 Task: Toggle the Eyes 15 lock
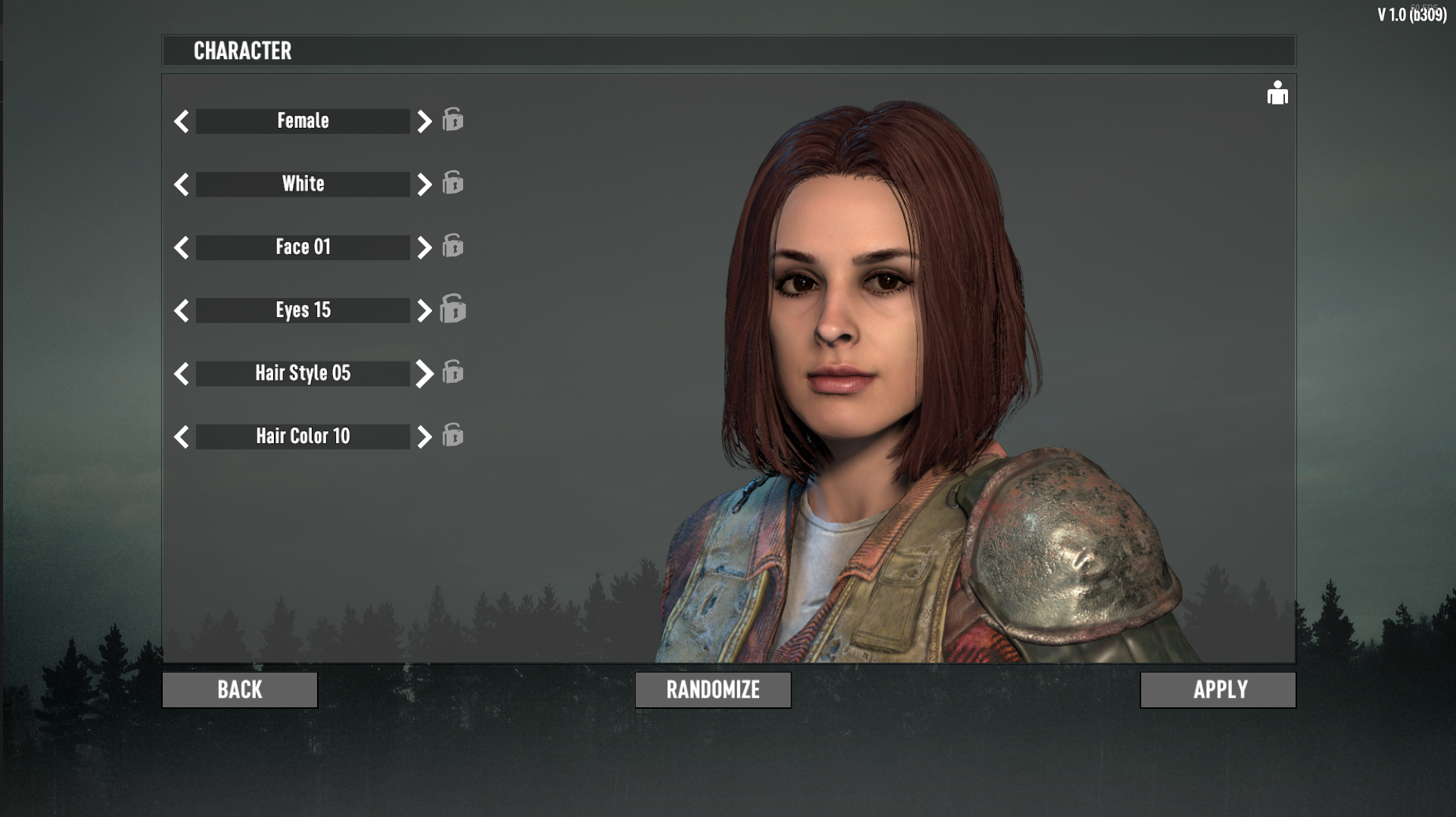click(453, 309)
